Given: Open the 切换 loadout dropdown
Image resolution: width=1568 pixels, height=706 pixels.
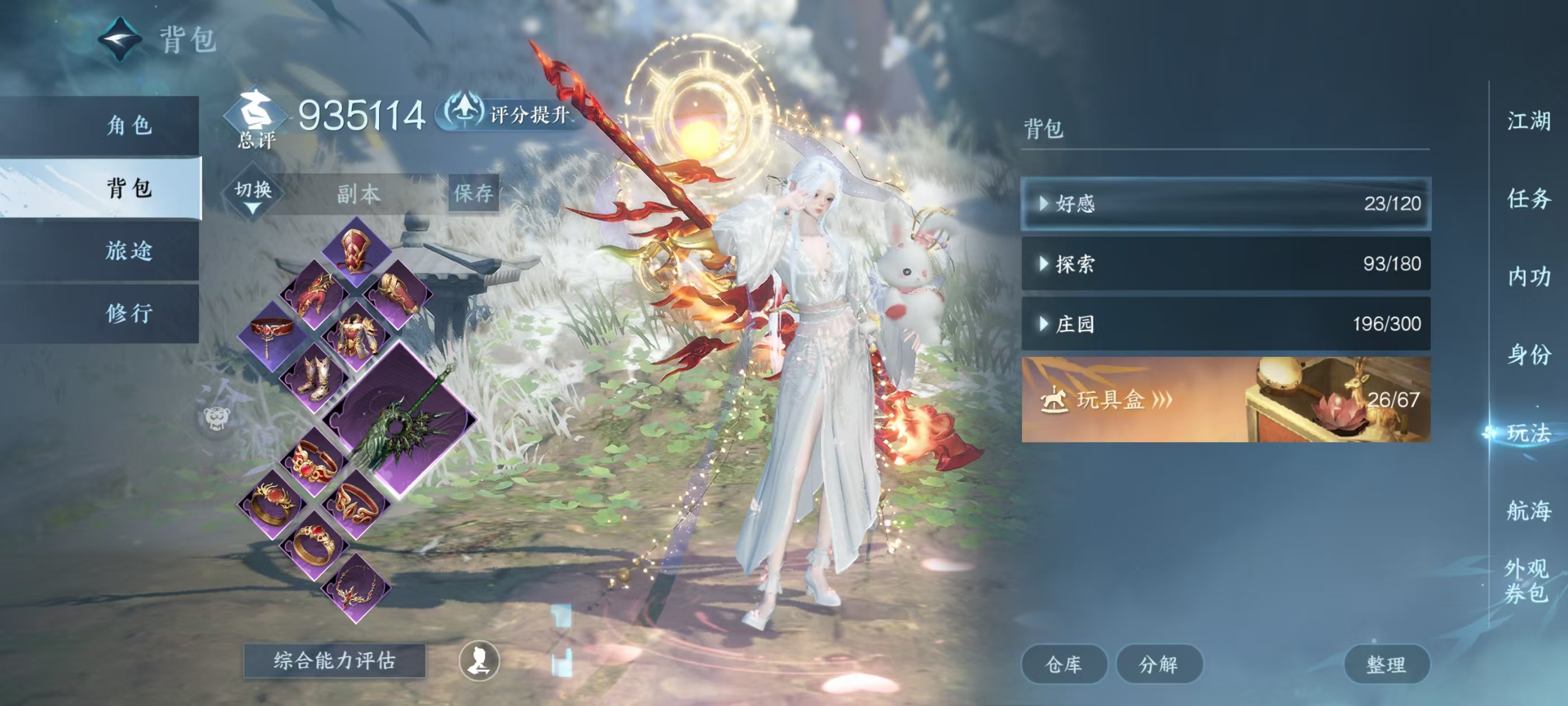Looking at the screenshot, I should 253,194.
